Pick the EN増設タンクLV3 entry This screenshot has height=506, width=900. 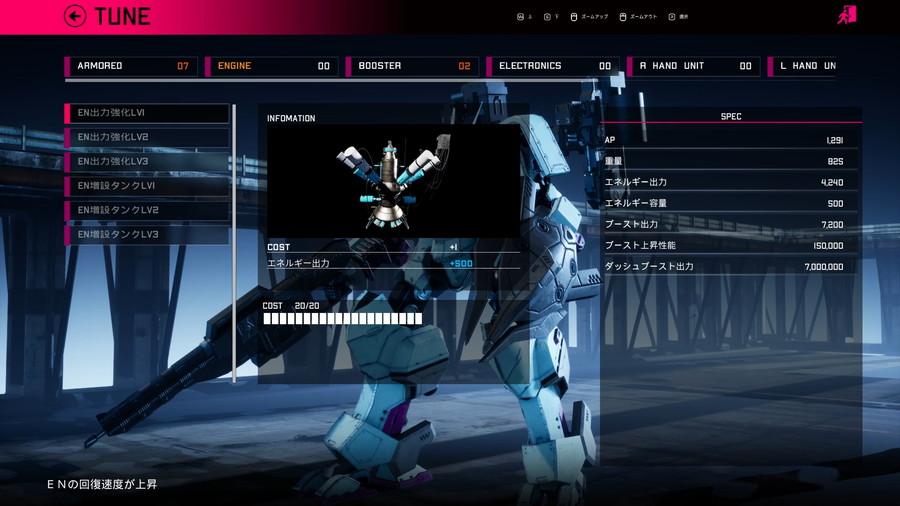coord(148,234)
